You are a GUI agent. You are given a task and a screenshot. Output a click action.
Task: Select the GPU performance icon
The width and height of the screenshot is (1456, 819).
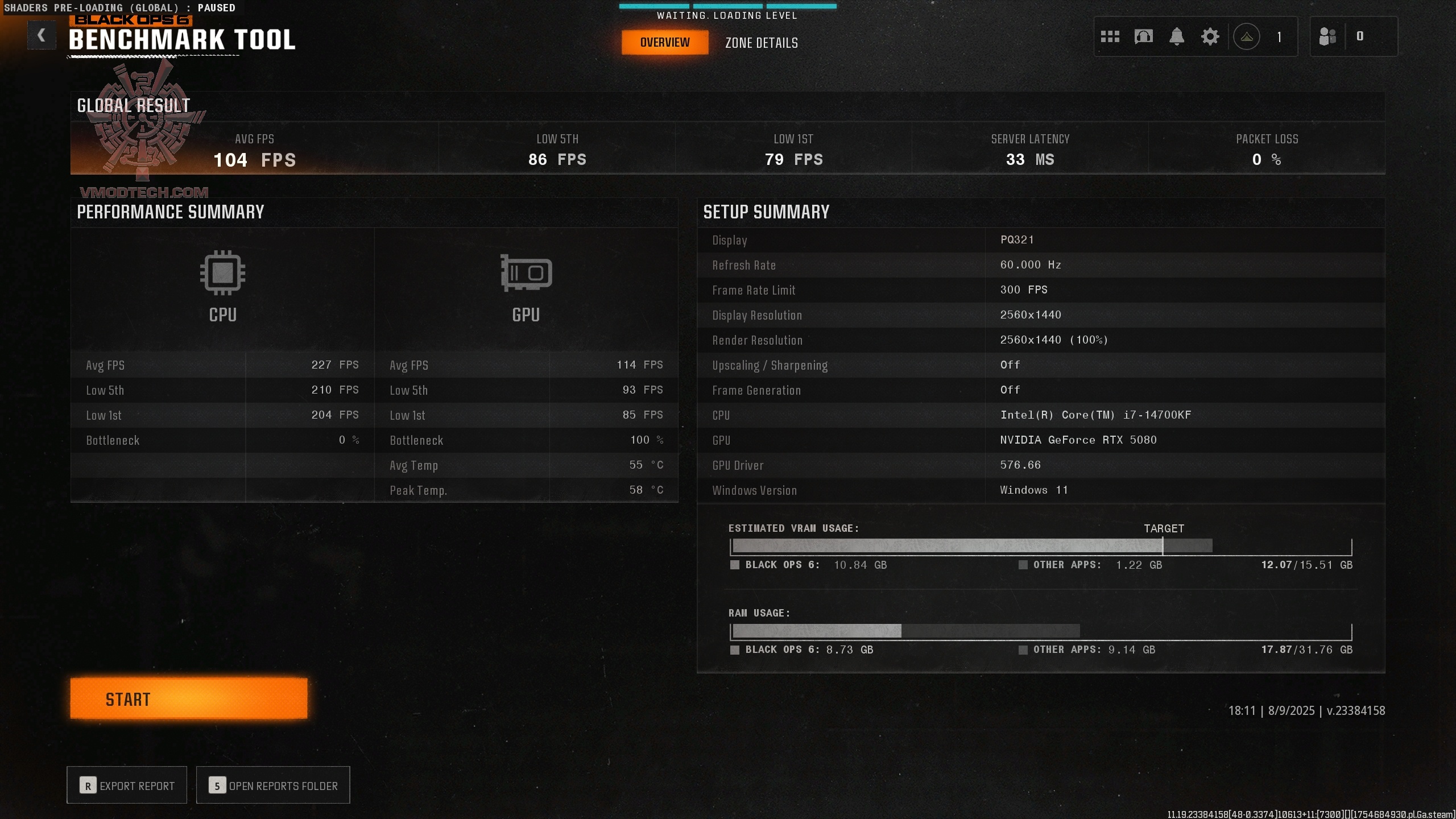(524, 274)
